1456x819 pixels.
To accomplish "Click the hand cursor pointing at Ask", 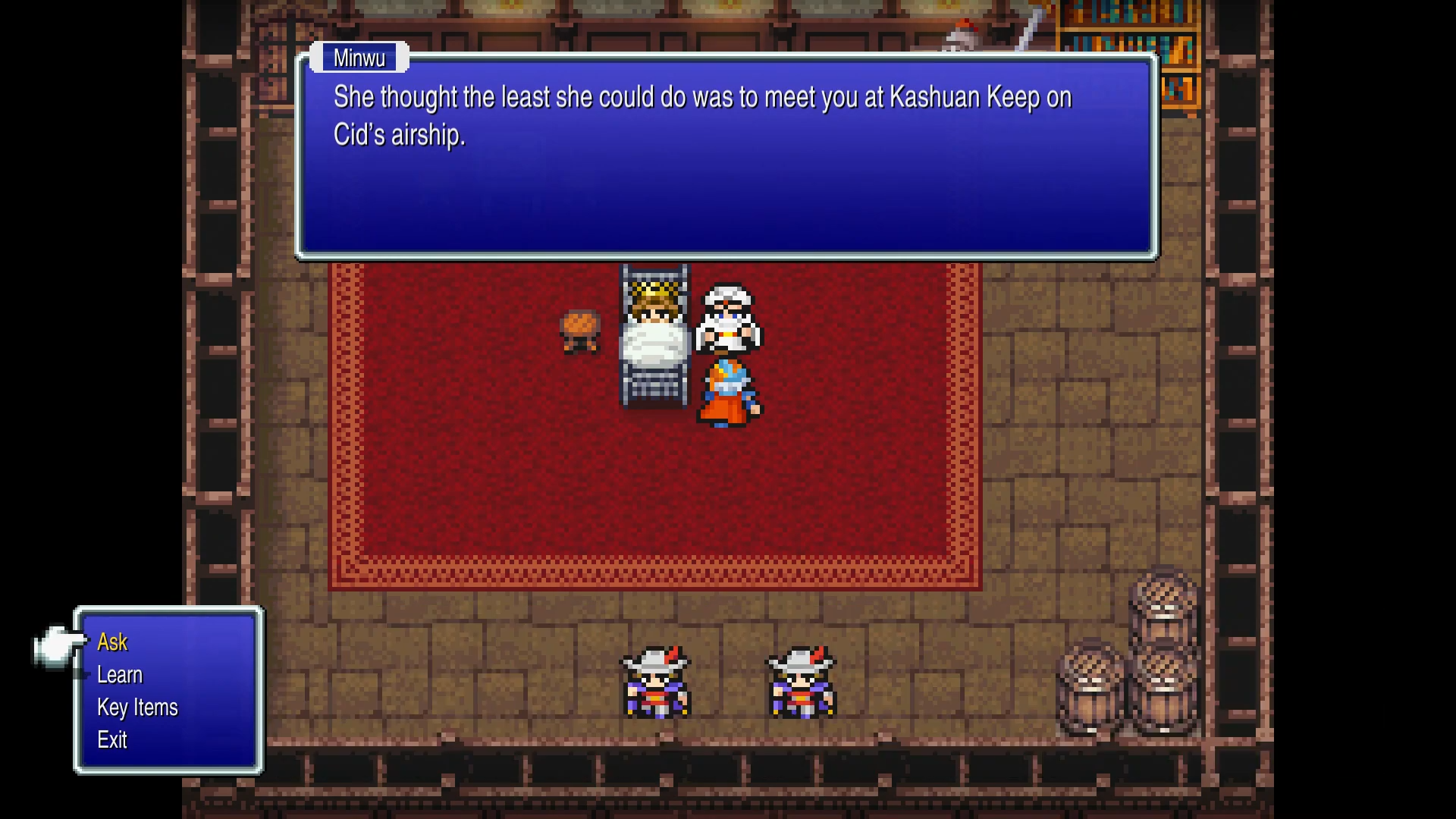I will pyautogui.click(x=55, y=646).
